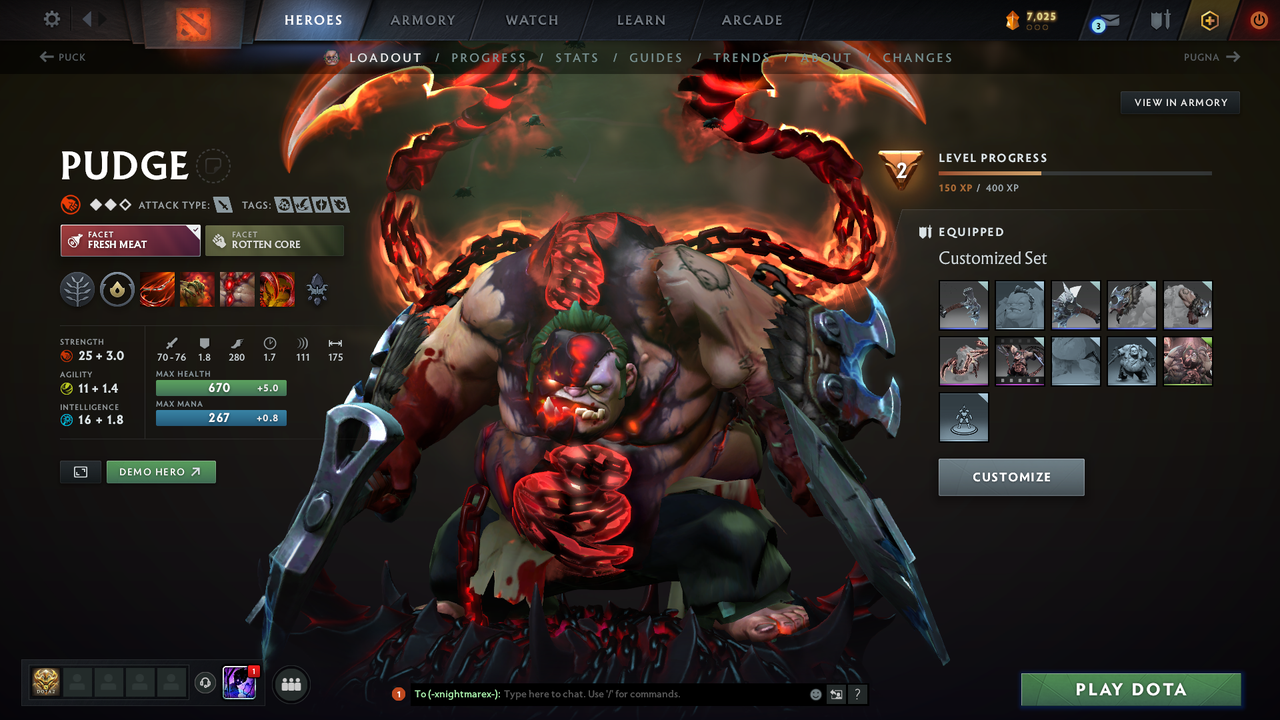Select the Rotten Core facet

coord(274,240)
